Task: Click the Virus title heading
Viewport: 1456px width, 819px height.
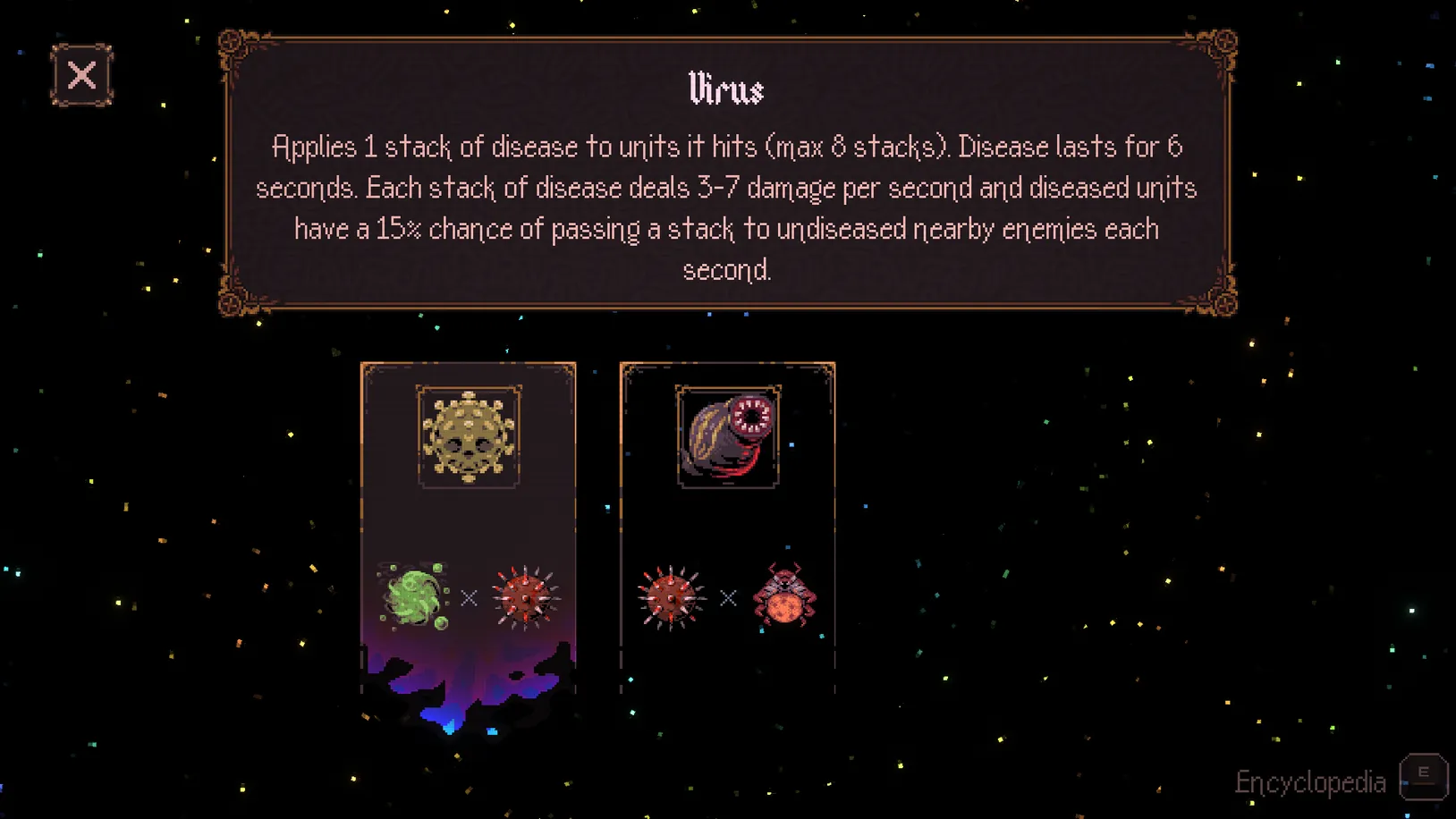Action: pos(727,89)
